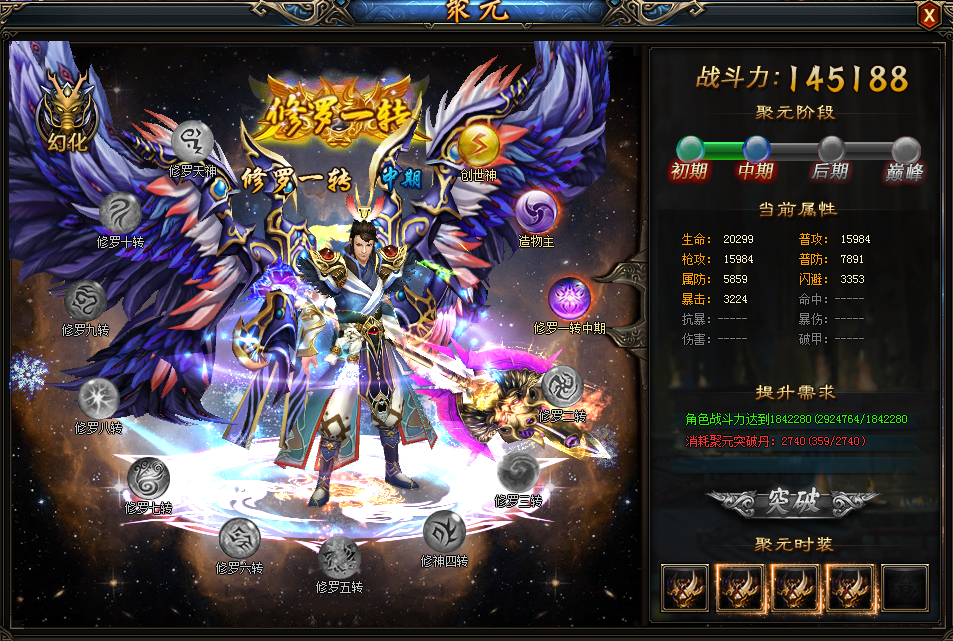Choose the glowing 修罗一转中期 node

pyautogui.click(x=569, y=298)
